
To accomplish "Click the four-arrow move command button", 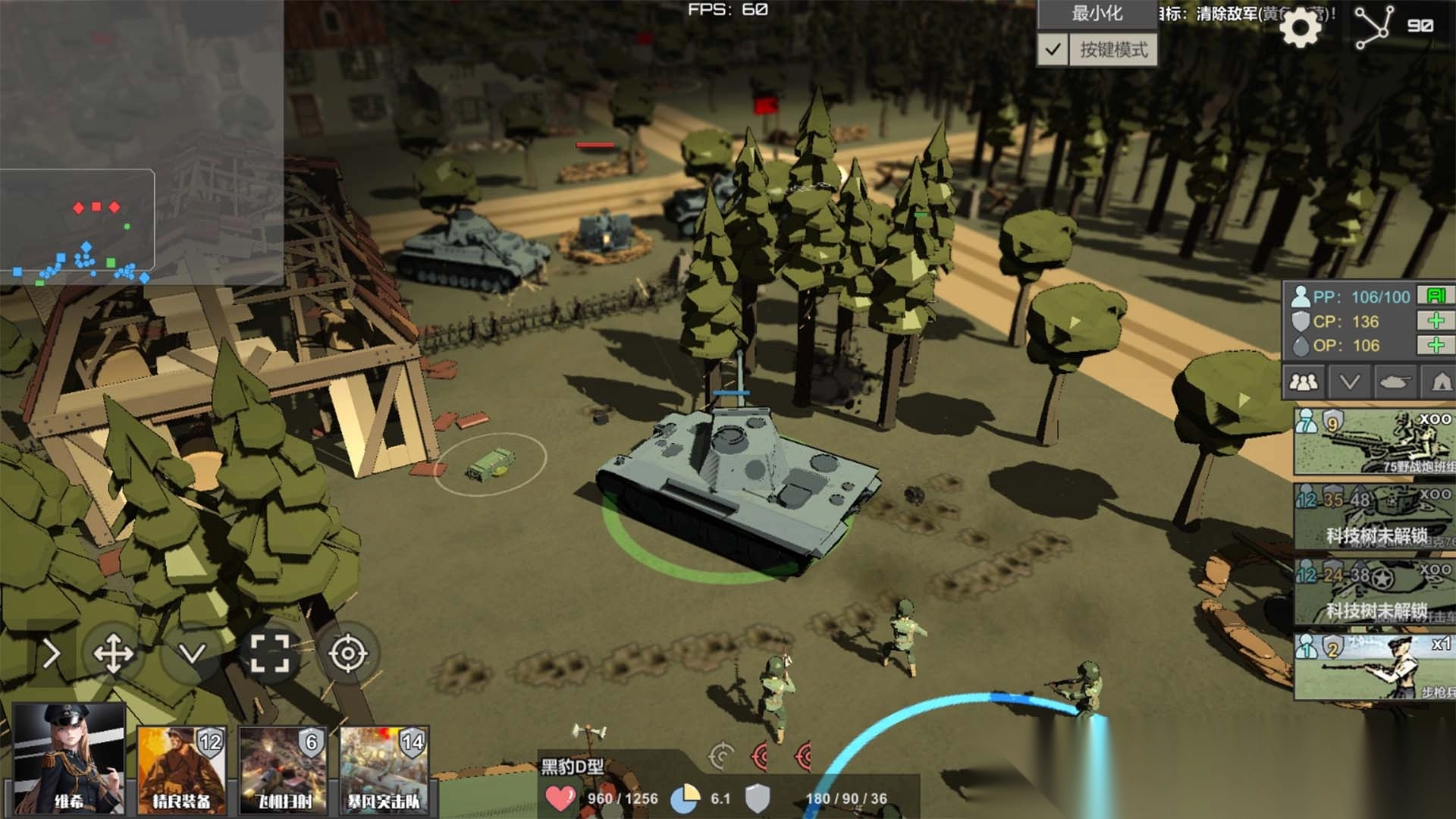I will (113, 654).
